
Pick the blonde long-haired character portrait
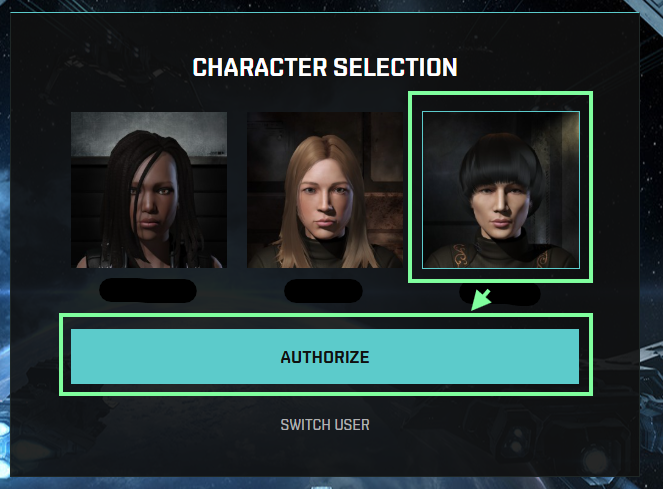(x=325, y=190)
